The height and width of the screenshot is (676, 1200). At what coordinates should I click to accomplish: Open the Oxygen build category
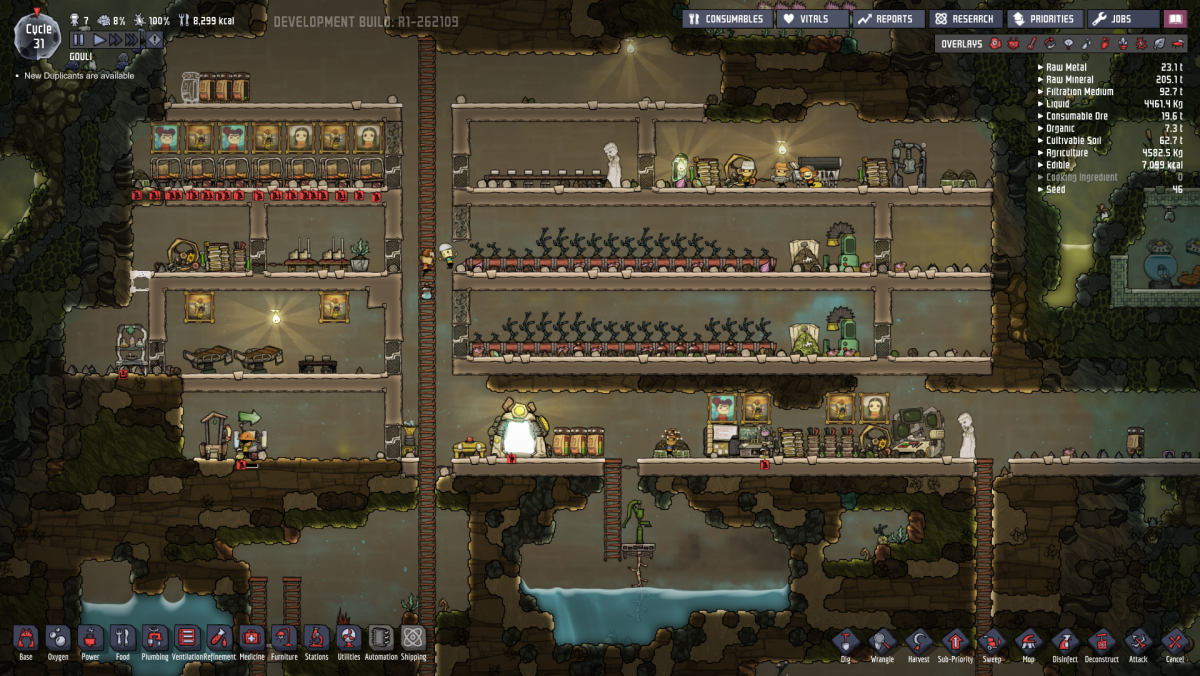(x=58, y=638)
